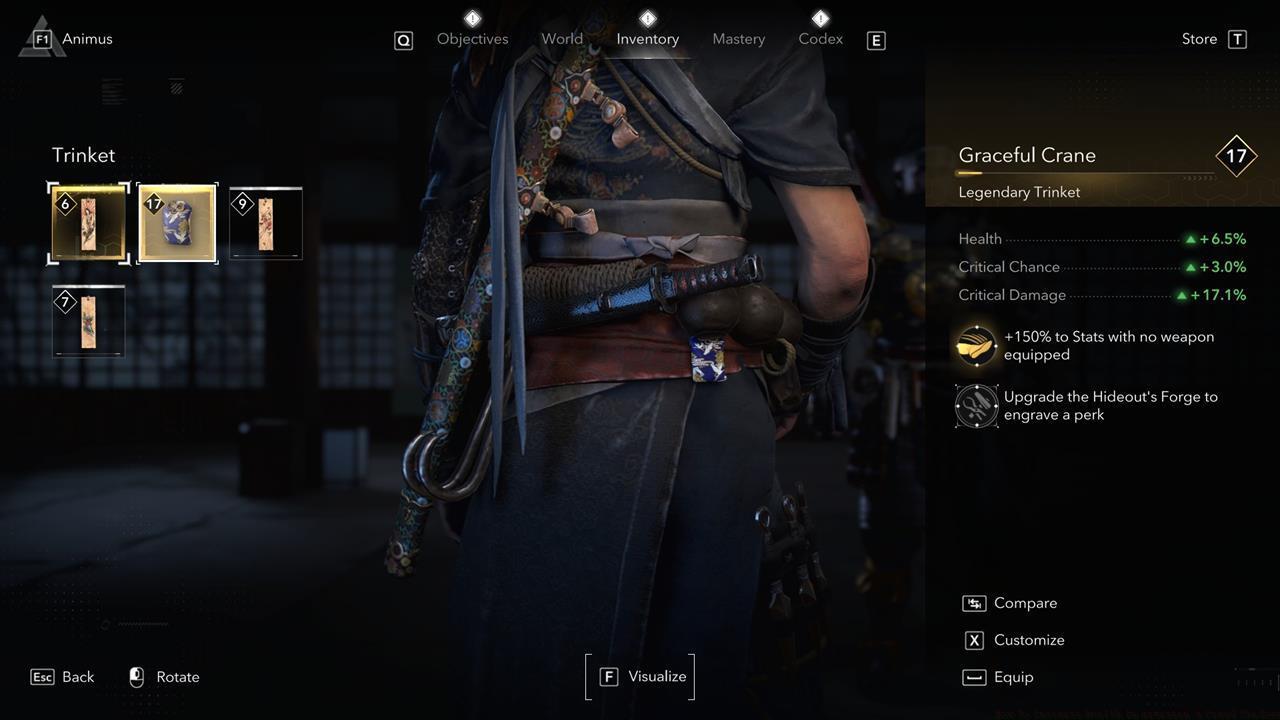The height and width of the screenshot is (720, 1280).
Task: Click the Visualize button at screen bottom
Action: pos(640,676)
